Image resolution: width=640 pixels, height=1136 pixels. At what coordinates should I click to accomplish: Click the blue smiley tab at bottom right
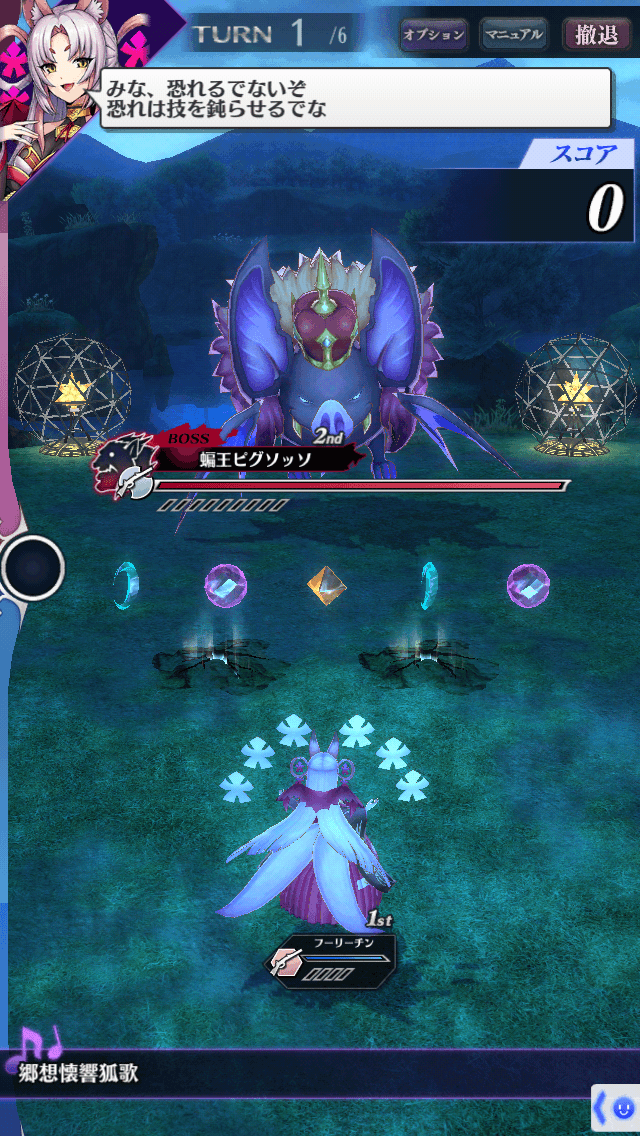pyautogui.click(x=615, y=1108)
